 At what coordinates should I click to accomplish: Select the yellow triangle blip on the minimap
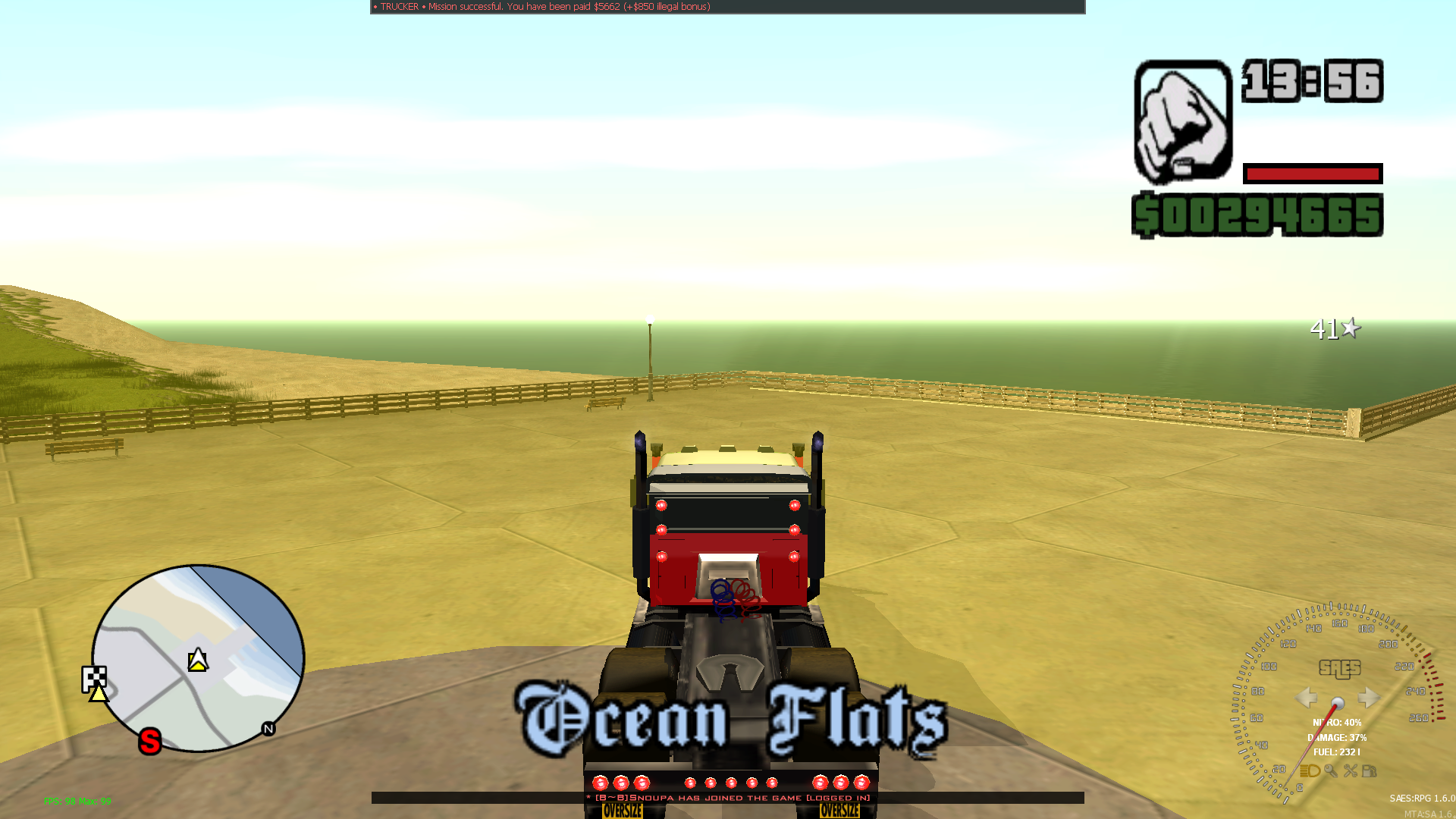[x=99, y=695]
